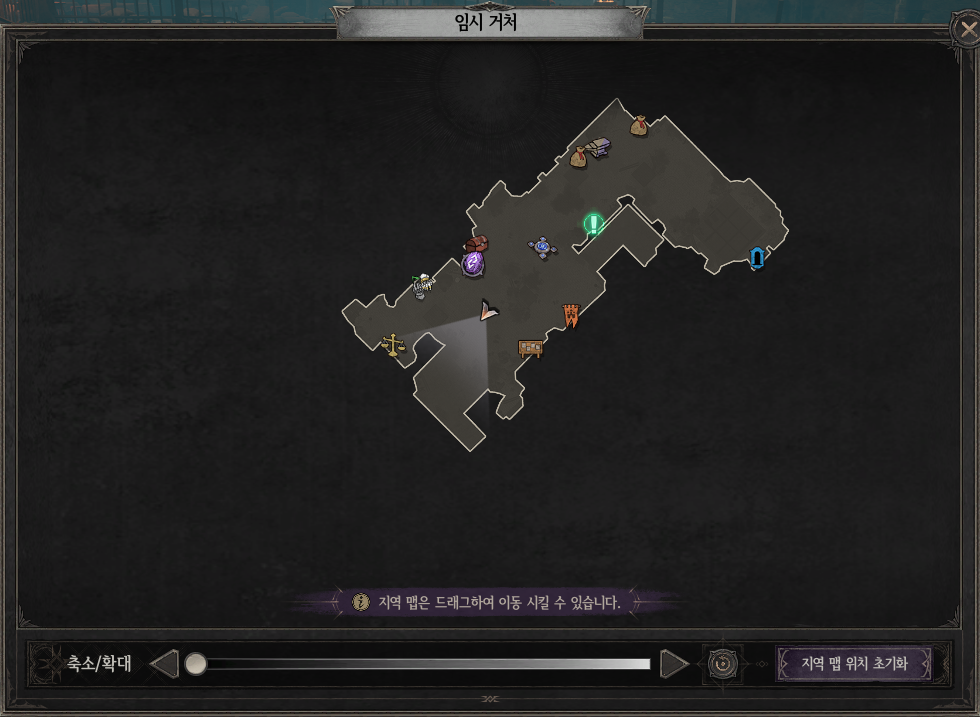This screenshot has width=980, height=717.
Task: Click the zoom-out left arrow
Action: (164, 663)
